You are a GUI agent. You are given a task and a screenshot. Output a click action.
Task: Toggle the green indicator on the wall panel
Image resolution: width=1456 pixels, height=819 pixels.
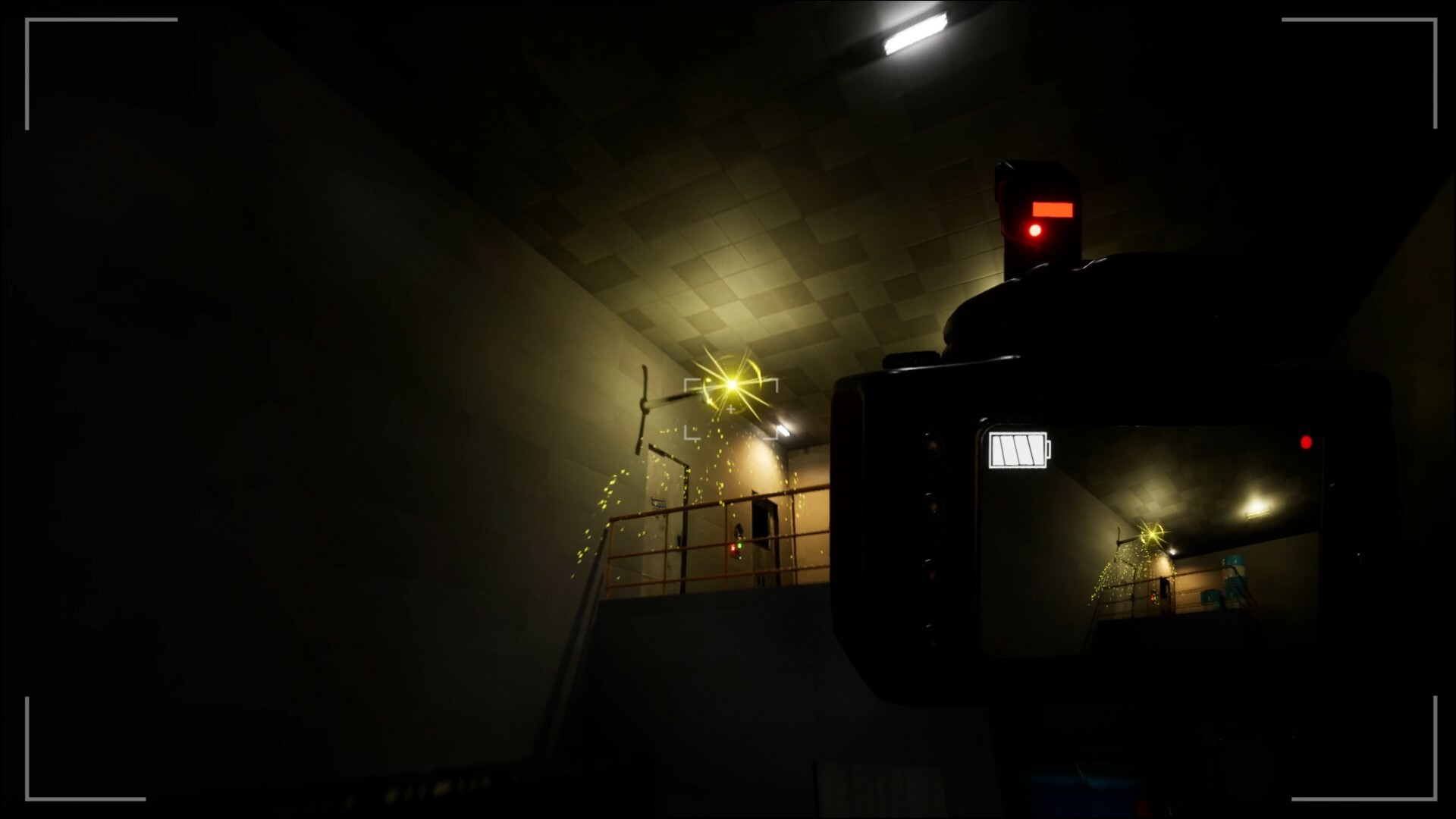pos(739,544)
